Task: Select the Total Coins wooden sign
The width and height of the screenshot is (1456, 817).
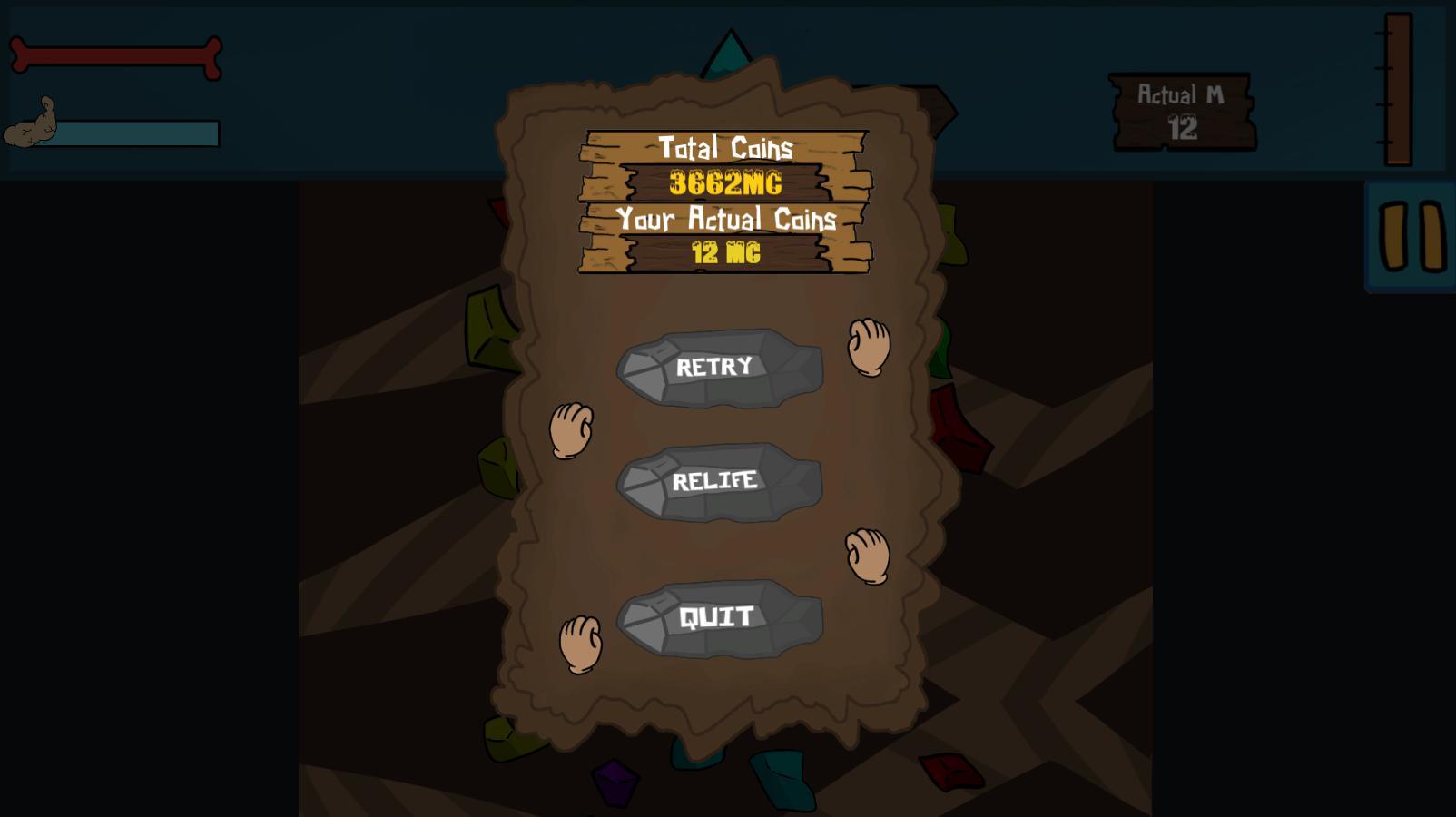Action: tap(726, 145)
